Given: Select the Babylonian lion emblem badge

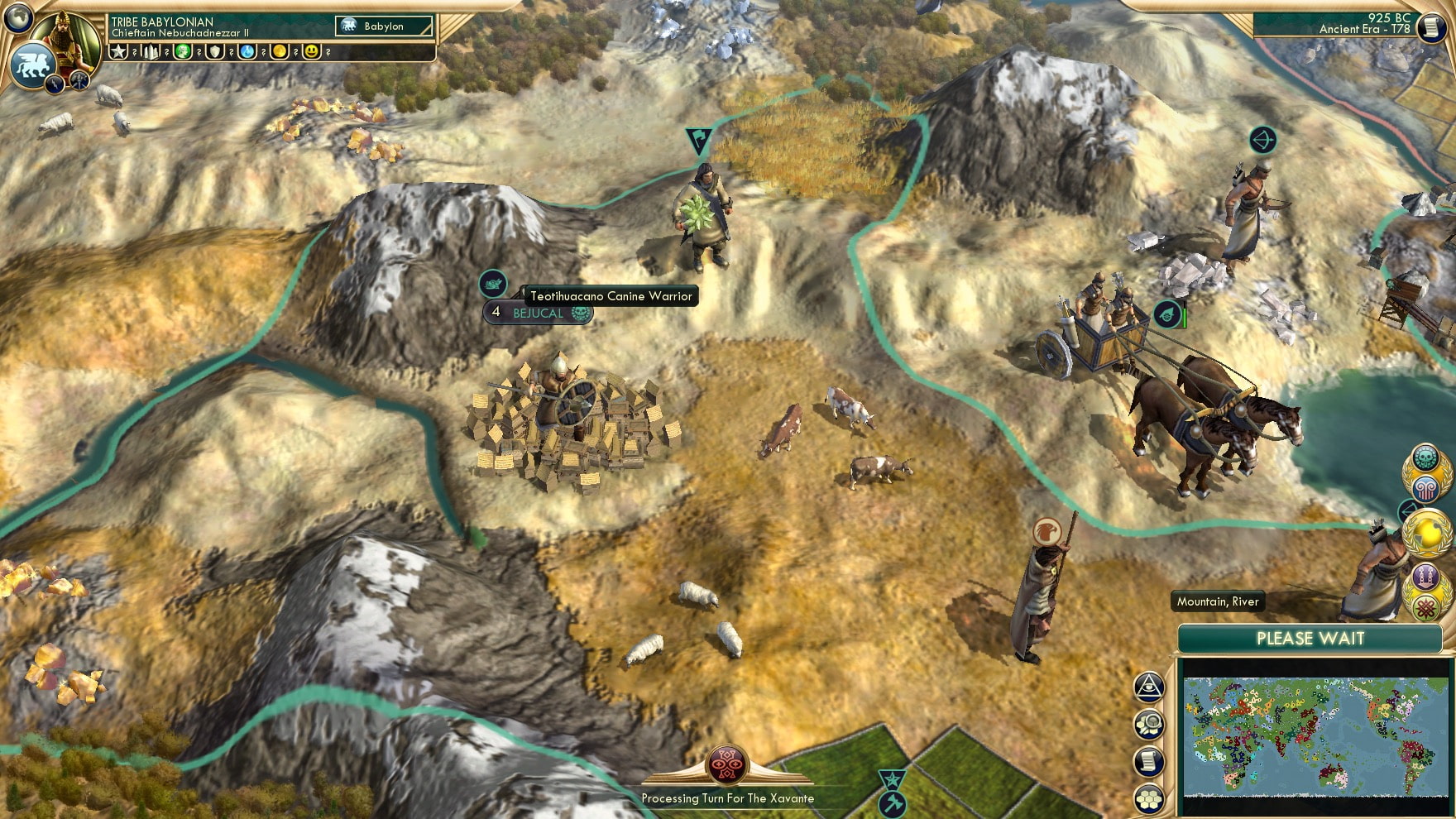Looking at the screenshot, I should click(31, 63).
